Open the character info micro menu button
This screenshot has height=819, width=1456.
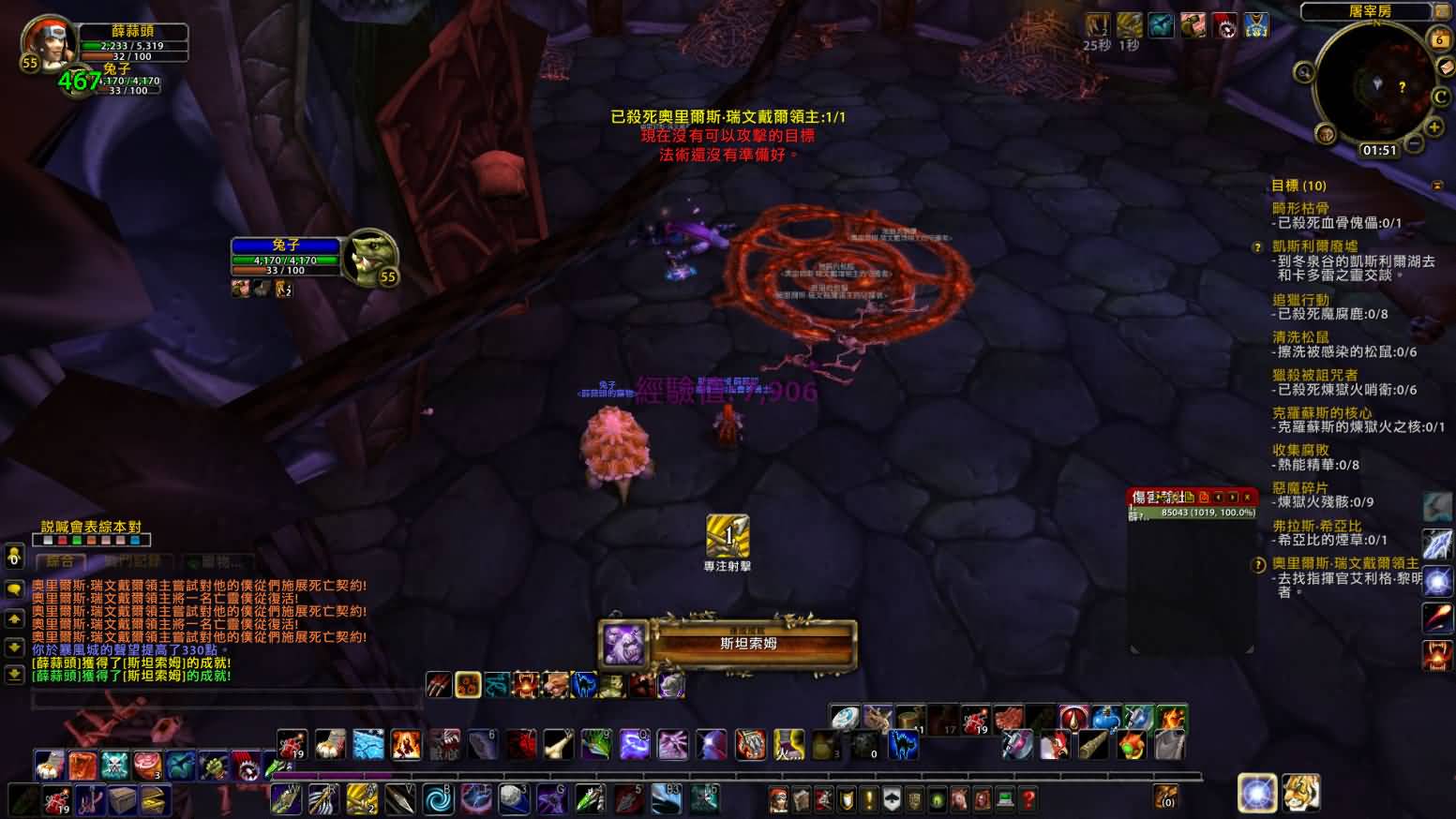(778, 799)
